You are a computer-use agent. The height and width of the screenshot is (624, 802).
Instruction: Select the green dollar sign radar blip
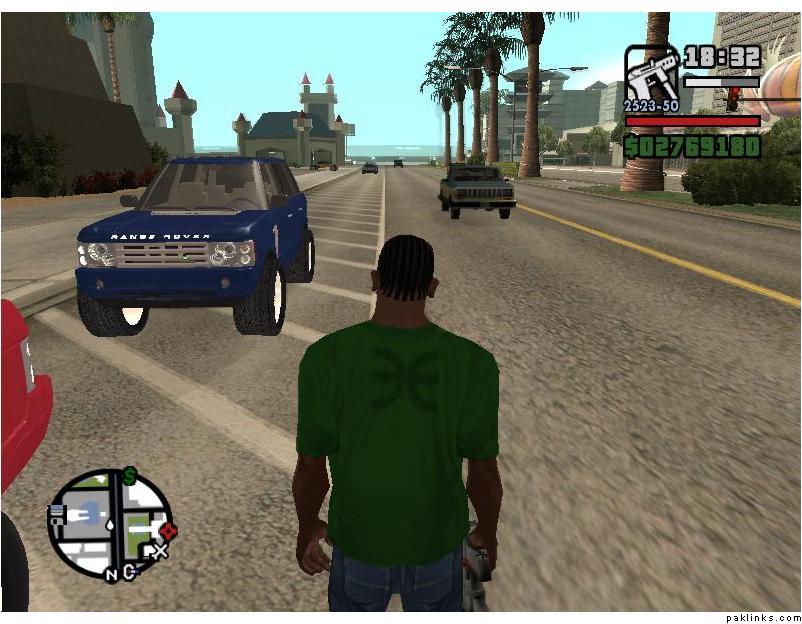(x=129, y=477)
